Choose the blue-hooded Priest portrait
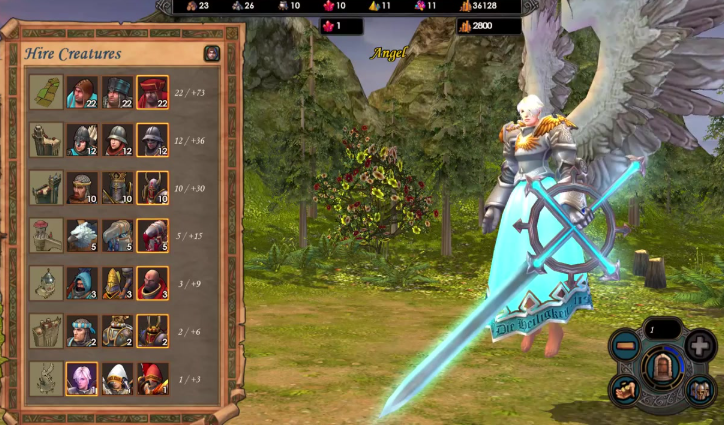This screenshot has width=724, height=425. (81, 283)
